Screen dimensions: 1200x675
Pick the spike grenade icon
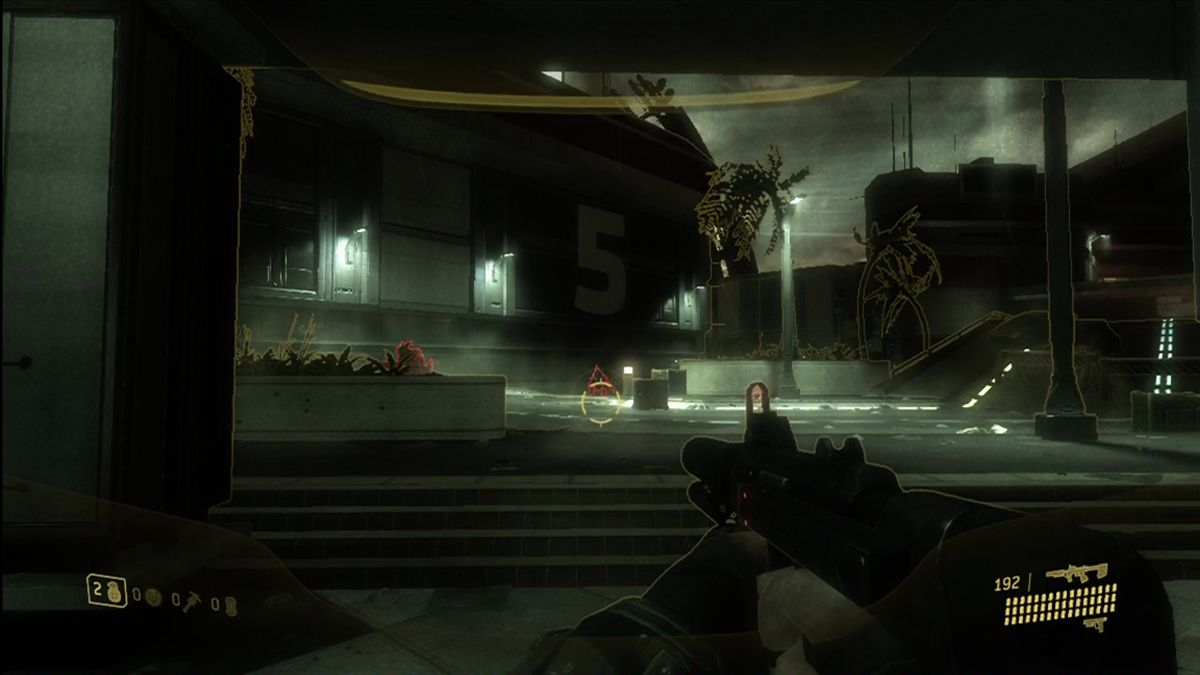click(191, 601)
